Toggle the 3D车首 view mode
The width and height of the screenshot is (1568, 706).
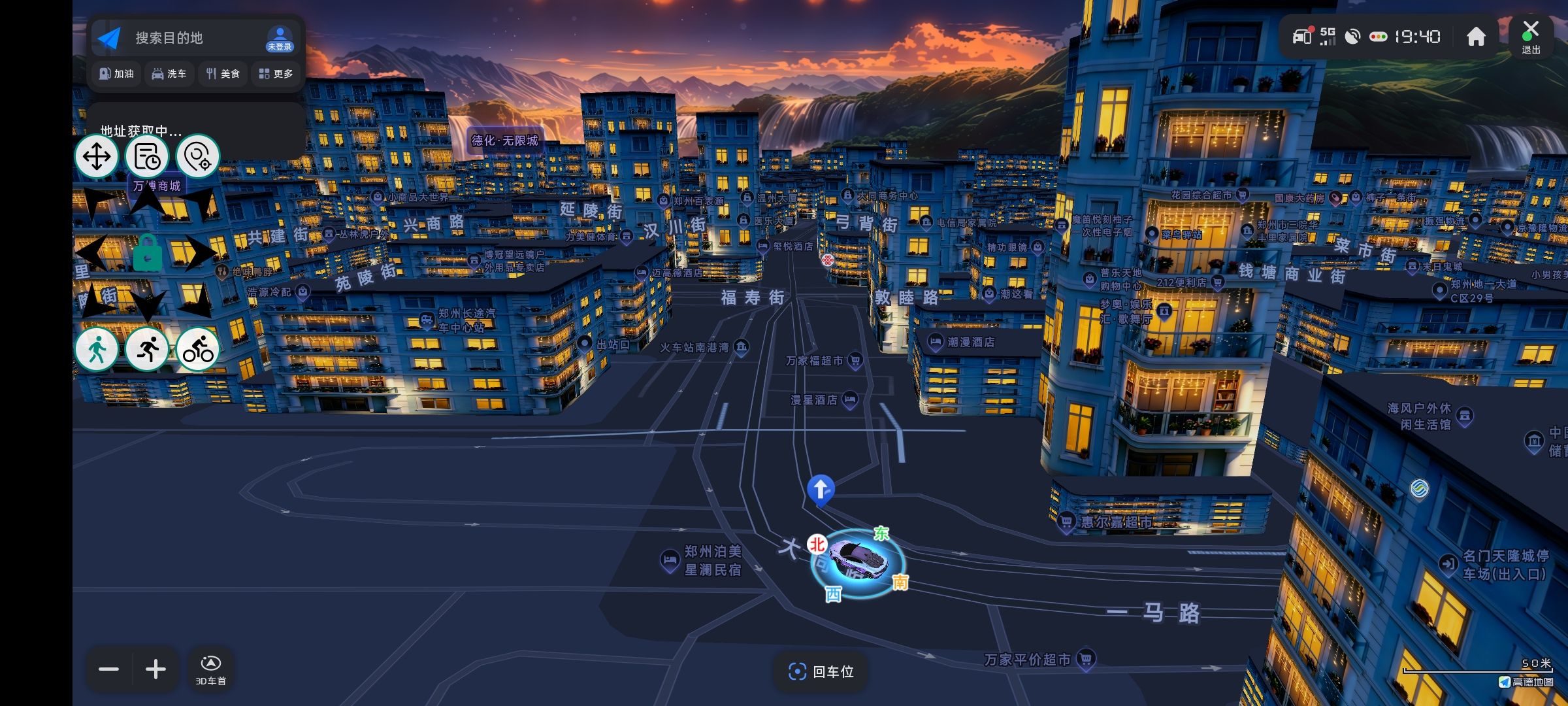point(210,669)
